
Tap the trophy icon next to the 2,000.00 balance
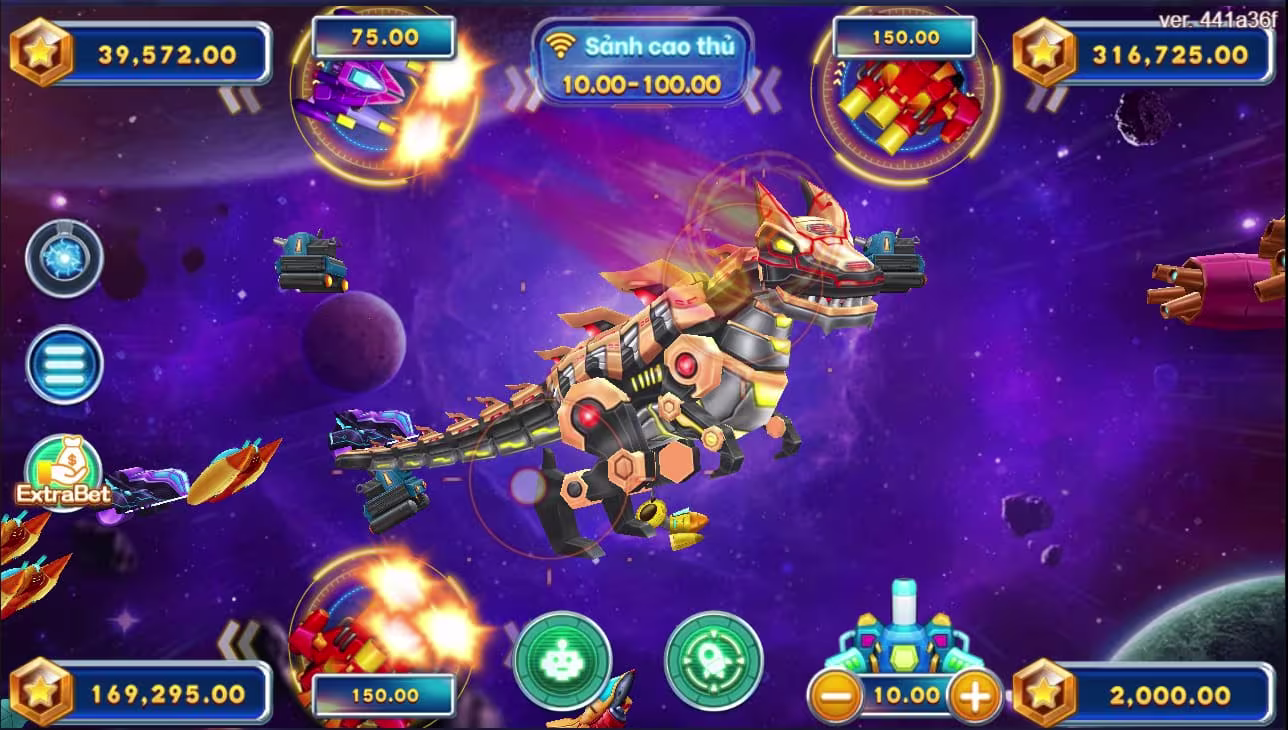[x=1044, y=690]
